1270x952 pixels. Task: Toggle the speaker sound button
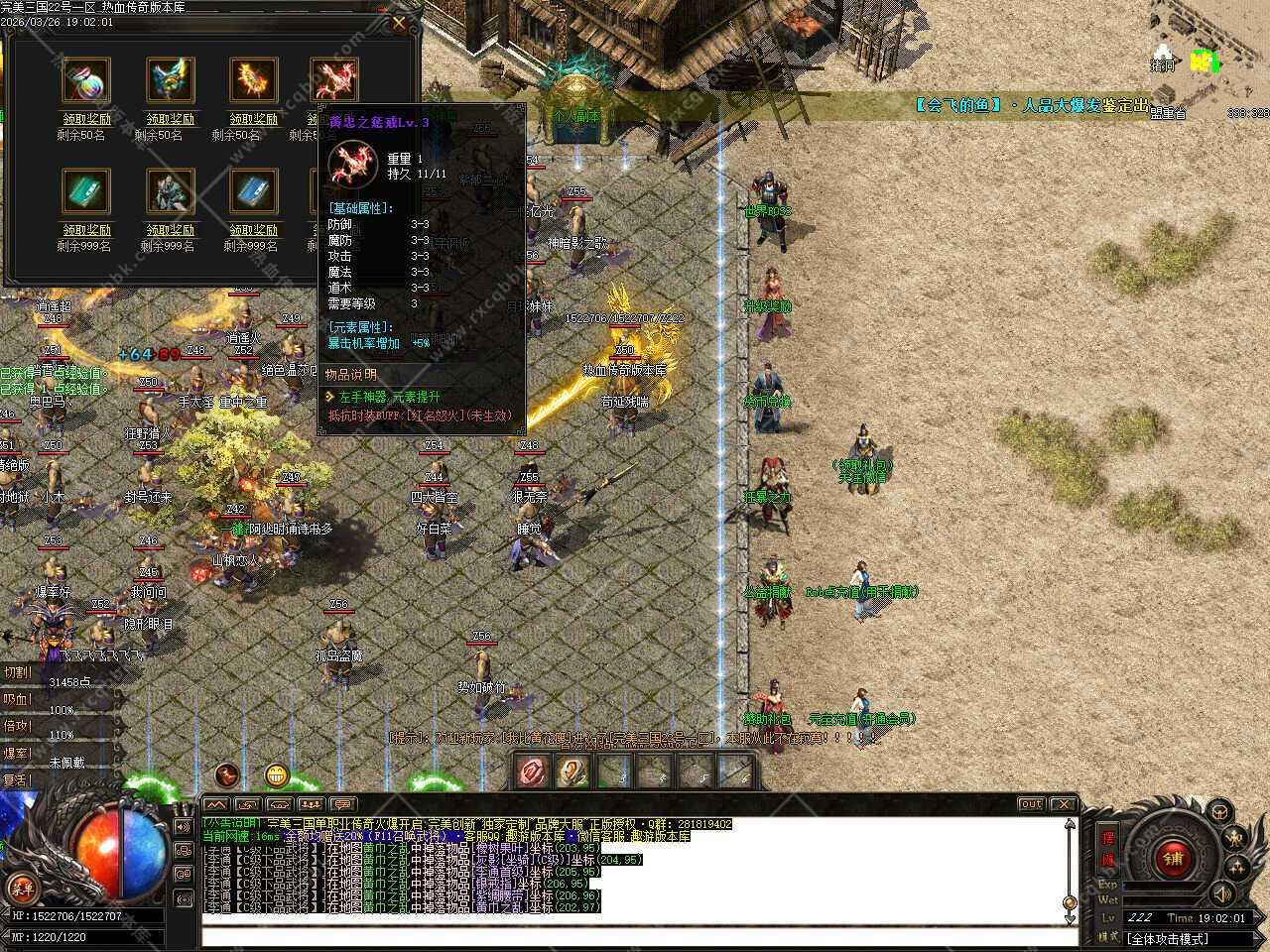[1222, 892]
